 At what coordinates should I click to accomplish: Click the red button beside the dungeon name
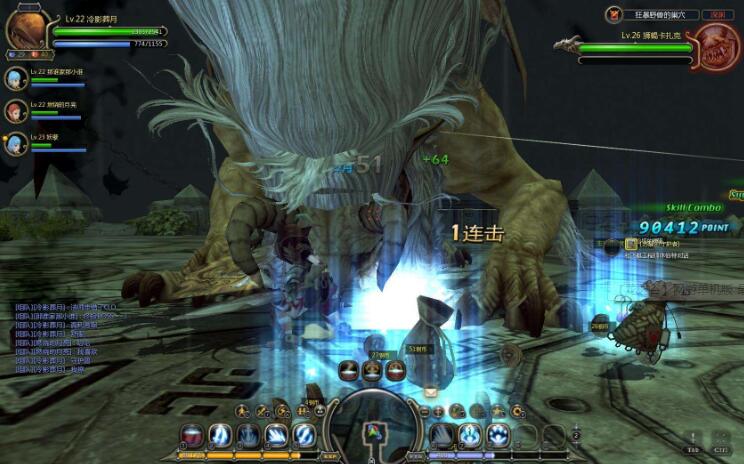tap(713, 14)
